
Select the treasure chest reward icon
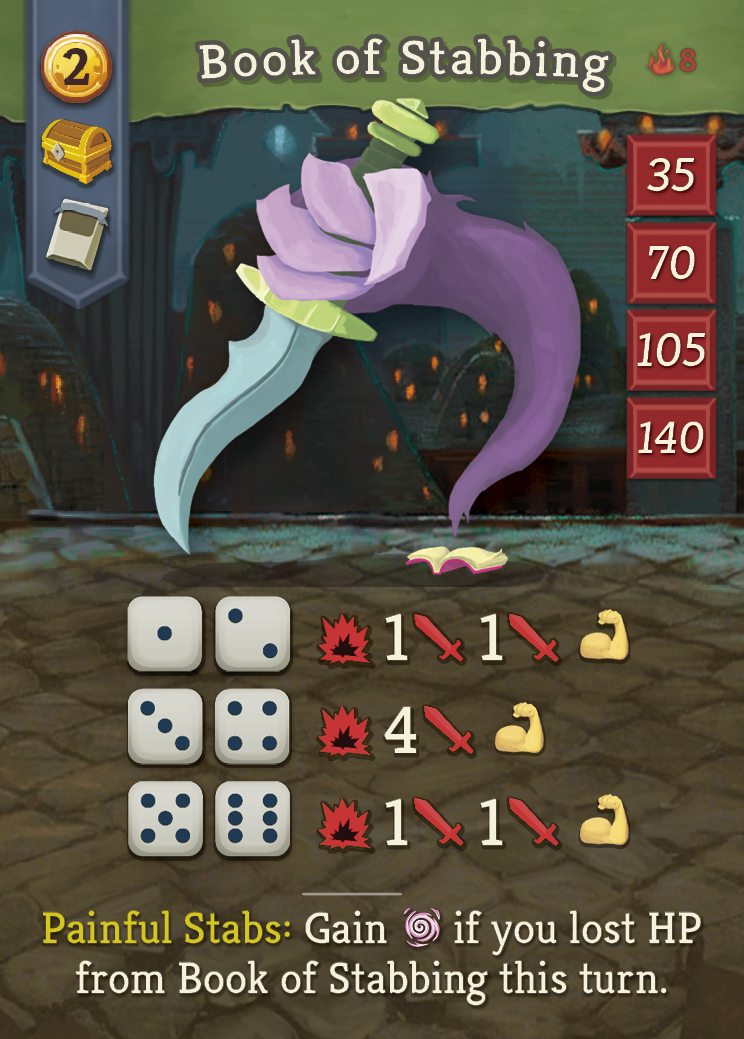[x=76, y=152]
